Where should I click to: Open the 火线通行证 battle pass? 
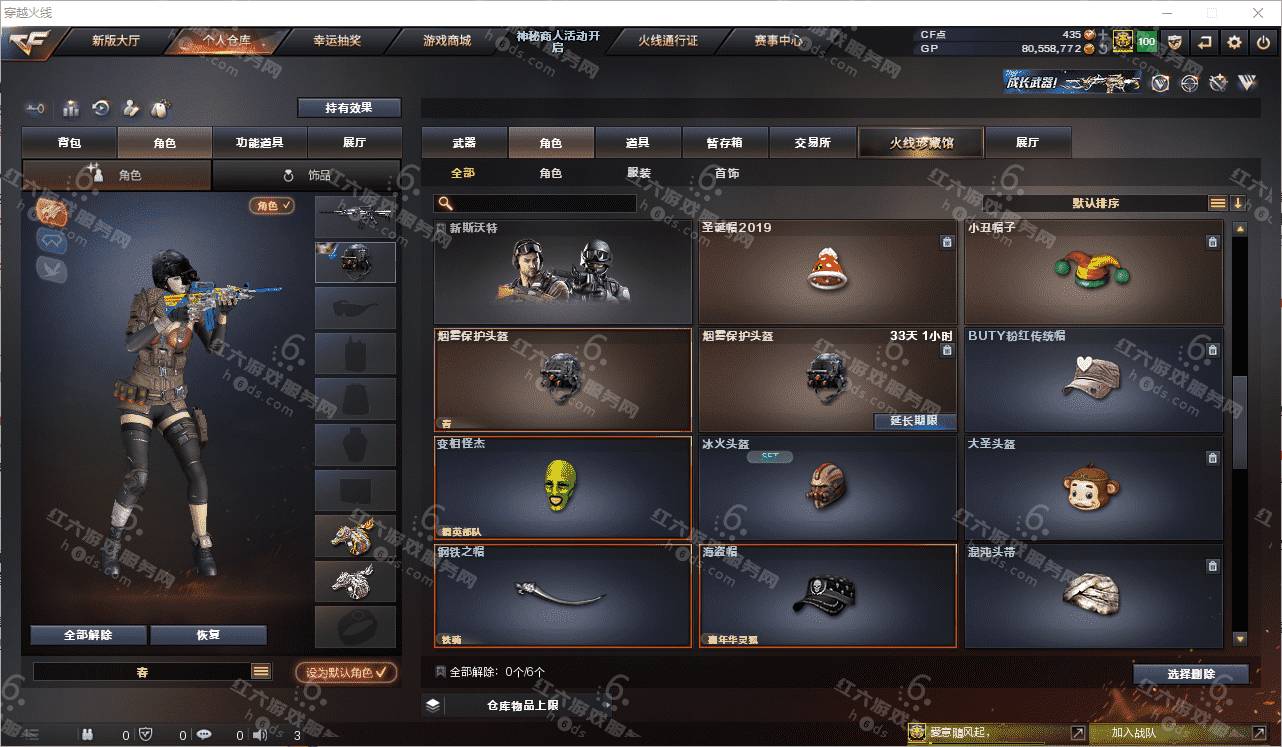click(x=668, y=41)
